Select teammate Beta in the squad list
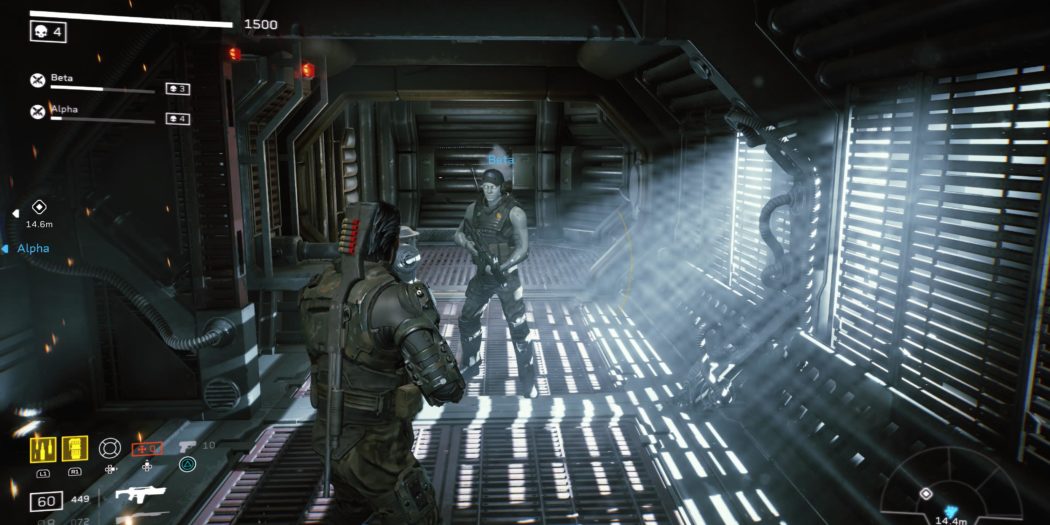The image size is (1050, 525). click(x=62, y=78)
